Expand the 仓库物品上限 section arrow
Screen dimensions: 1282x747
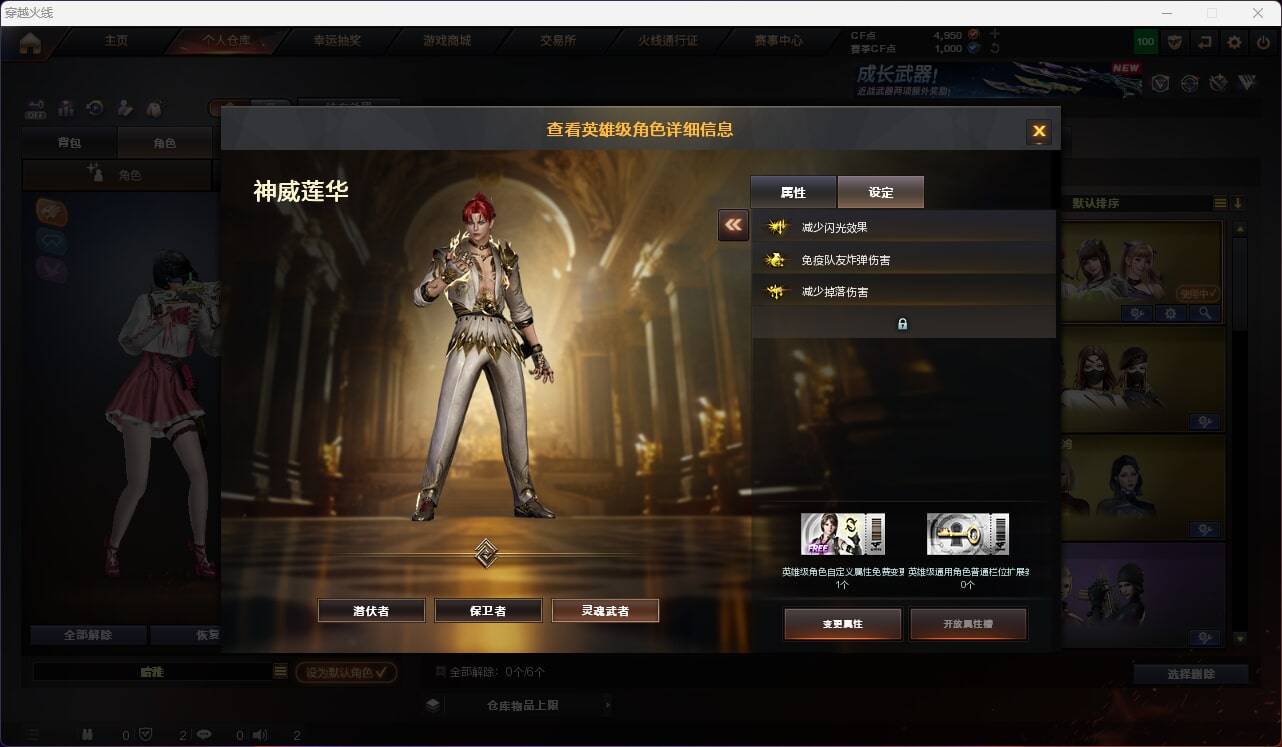(608, 704)
